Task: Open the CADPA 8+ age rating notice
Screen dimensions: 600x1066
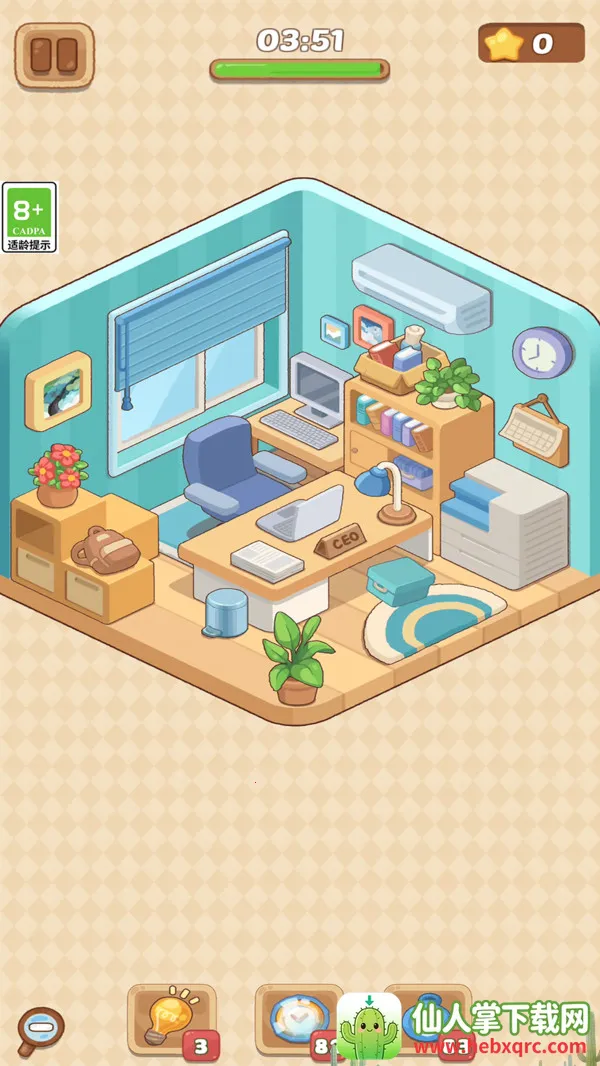Action: coord(29,217)
